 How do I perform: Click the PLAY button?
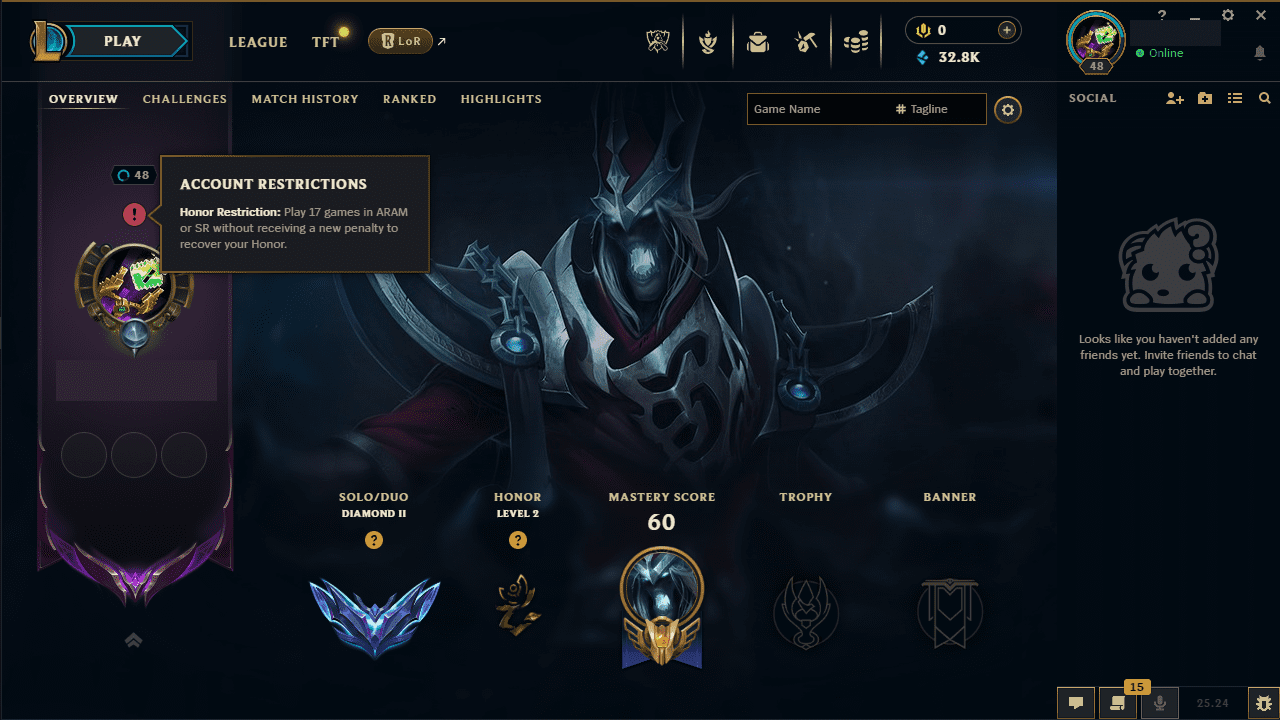pyautogui.click(x=122, y=41)
